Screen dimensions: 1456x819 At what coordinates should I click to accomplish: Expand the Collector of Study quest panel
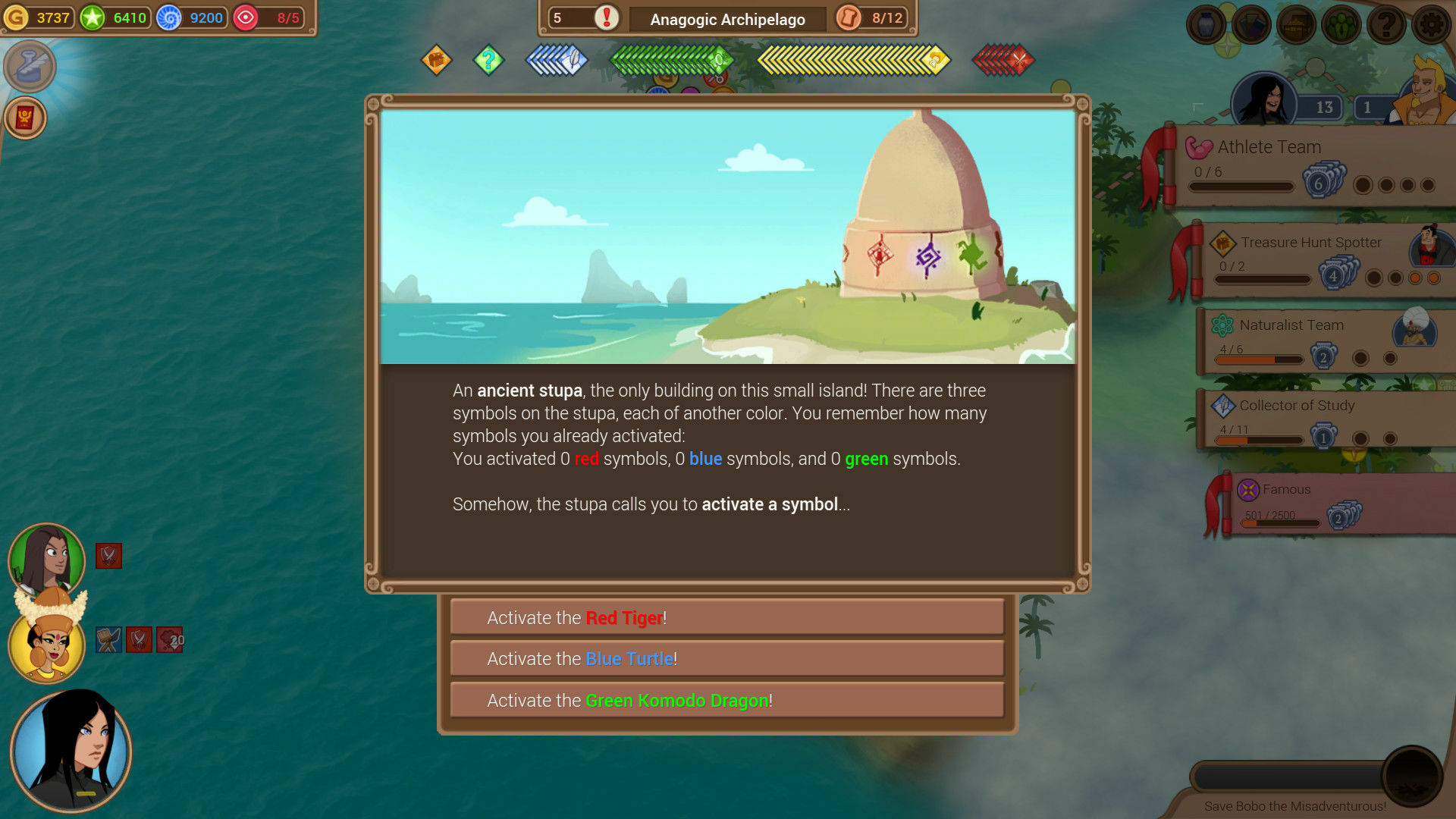(x=1297, y=406)
